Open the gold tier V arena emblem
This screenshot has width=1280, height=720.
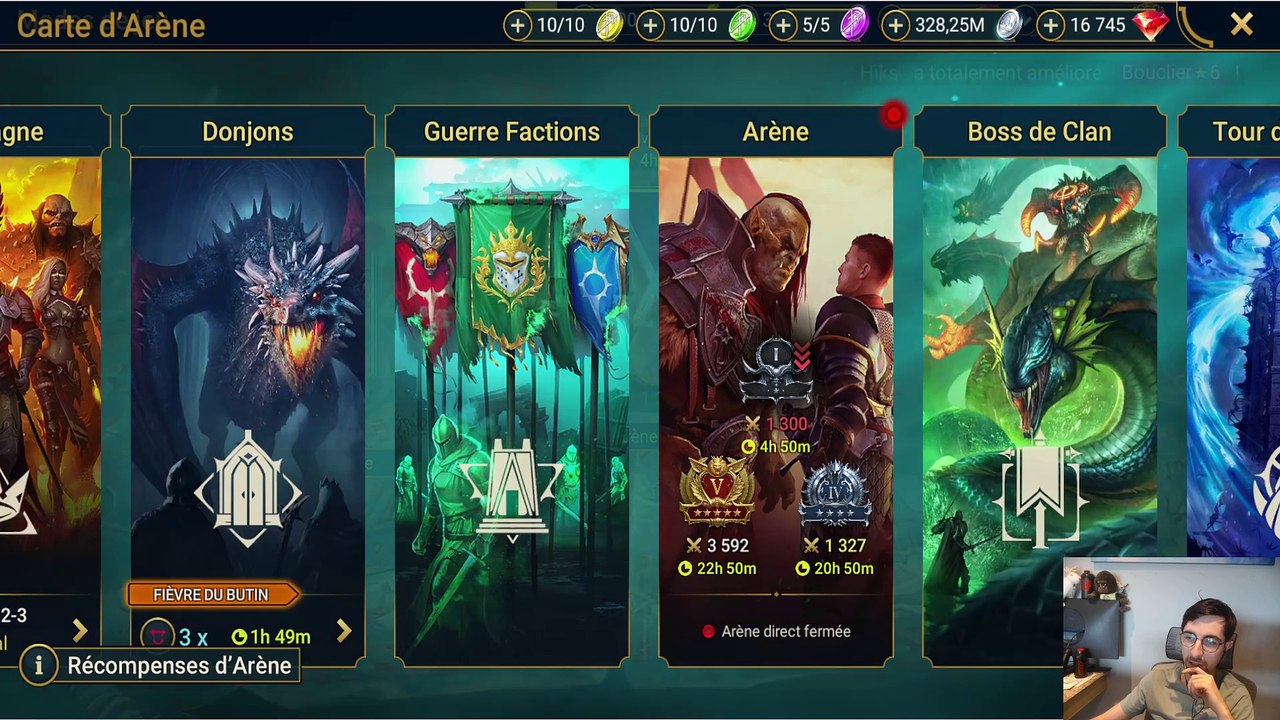717,491
